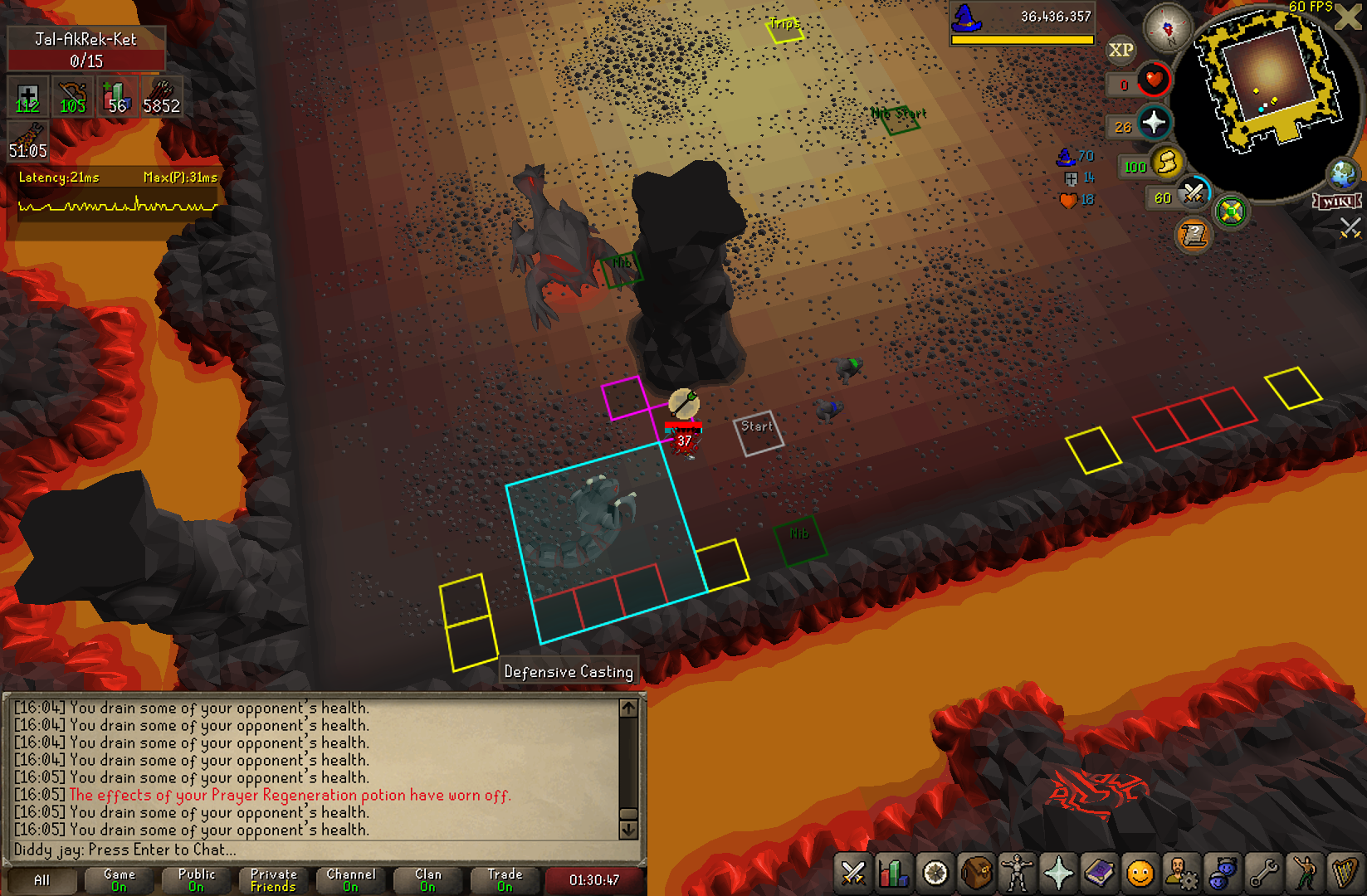Open the Worn Equipment tab
This screenshot has height=896, width=1367.
1018,874
